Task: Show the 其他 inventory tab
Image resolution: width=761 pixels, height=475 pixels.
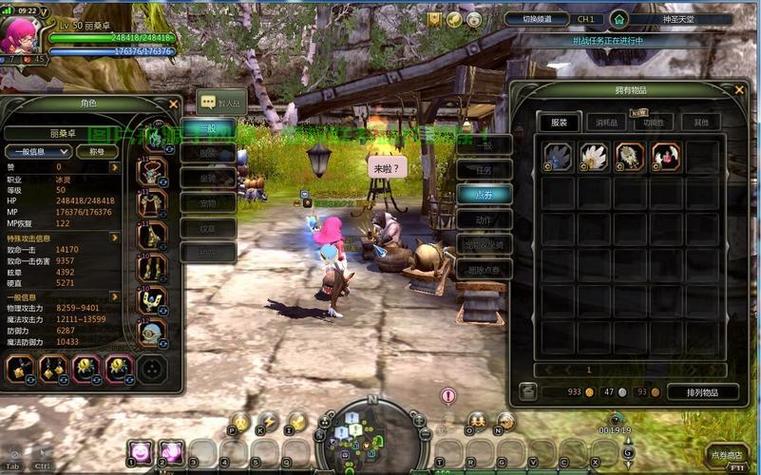Action: [x=701, y=122]
